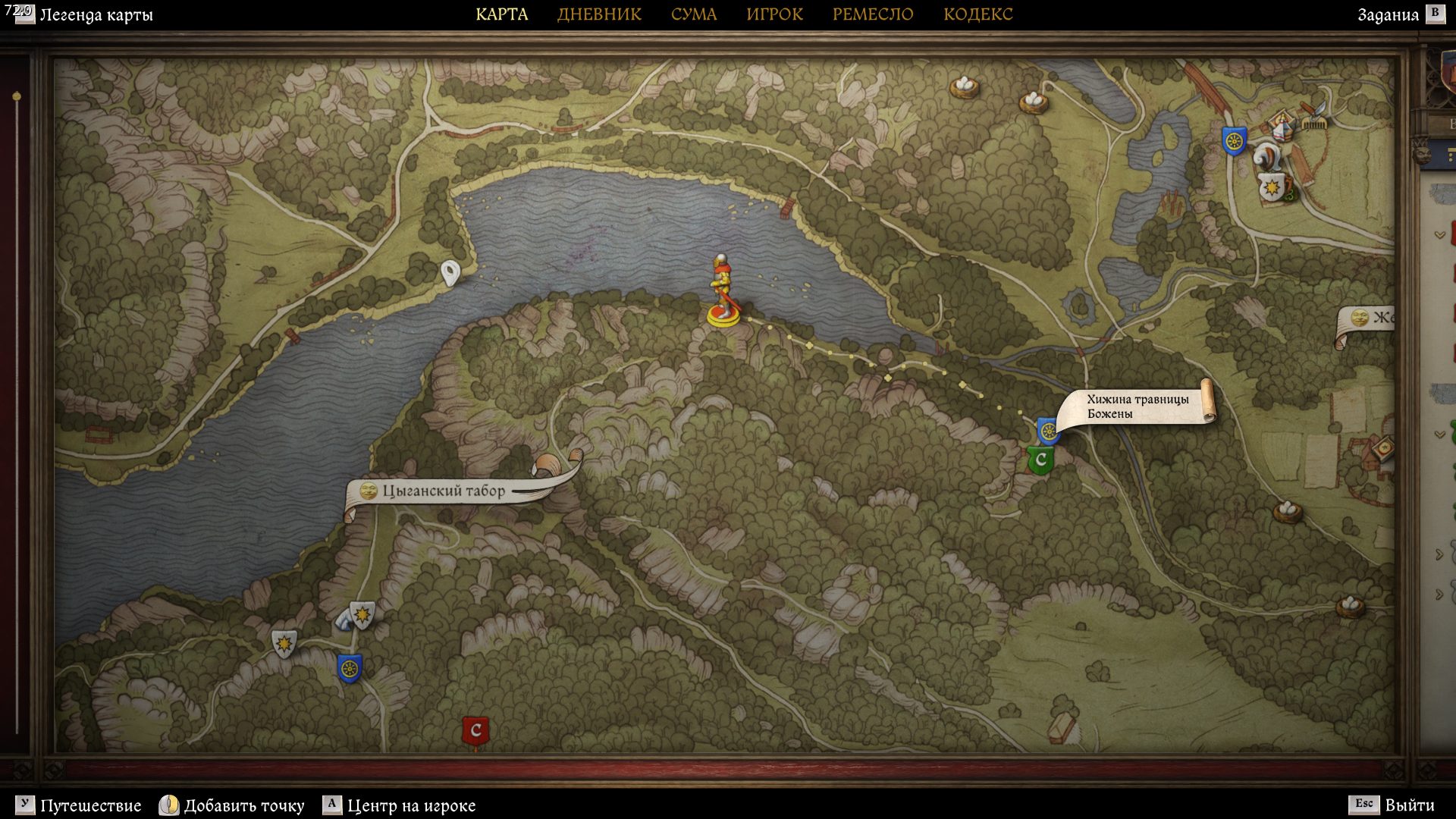
Task: Open the РЕМЕСЛО tab
Action: tap(873, 14)
